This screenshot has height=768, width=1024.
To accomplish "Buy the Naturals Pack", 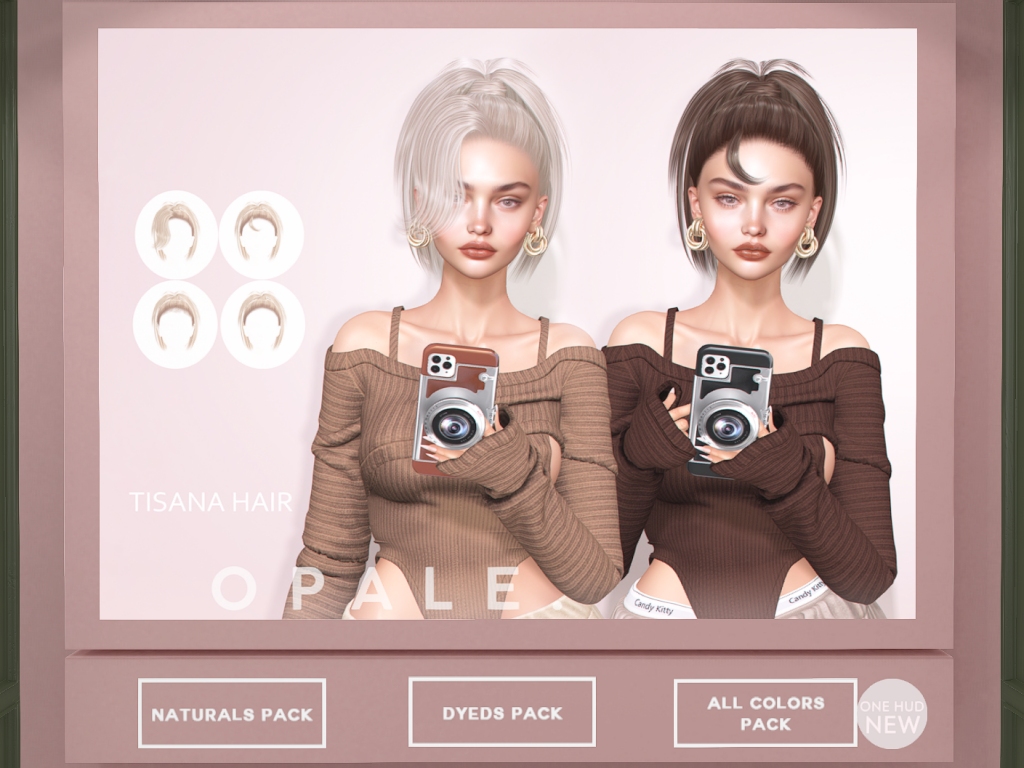I will coord(232,714).
